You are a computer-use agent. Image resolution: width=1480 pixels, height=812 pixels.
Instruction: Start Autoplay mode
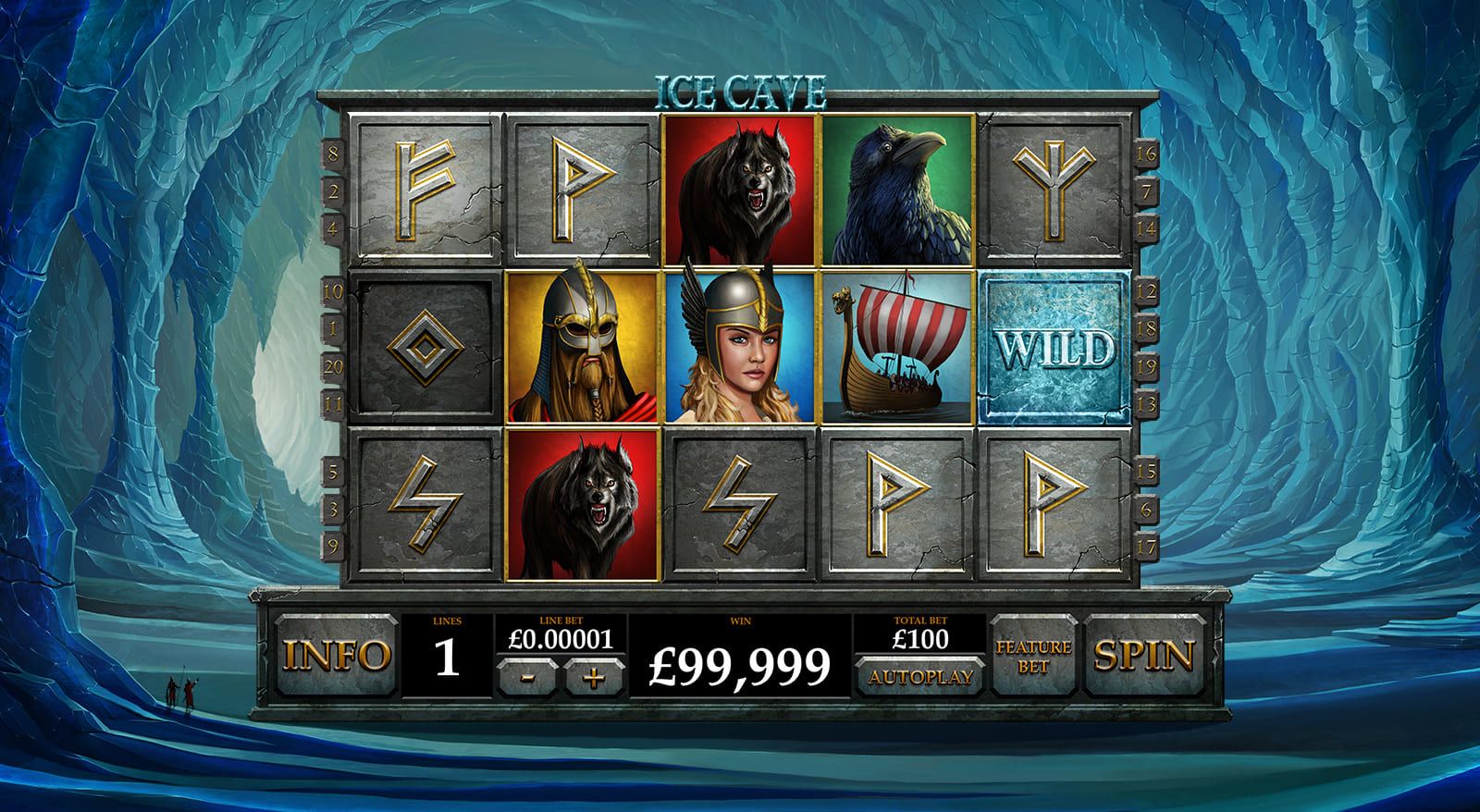[920, 676]
